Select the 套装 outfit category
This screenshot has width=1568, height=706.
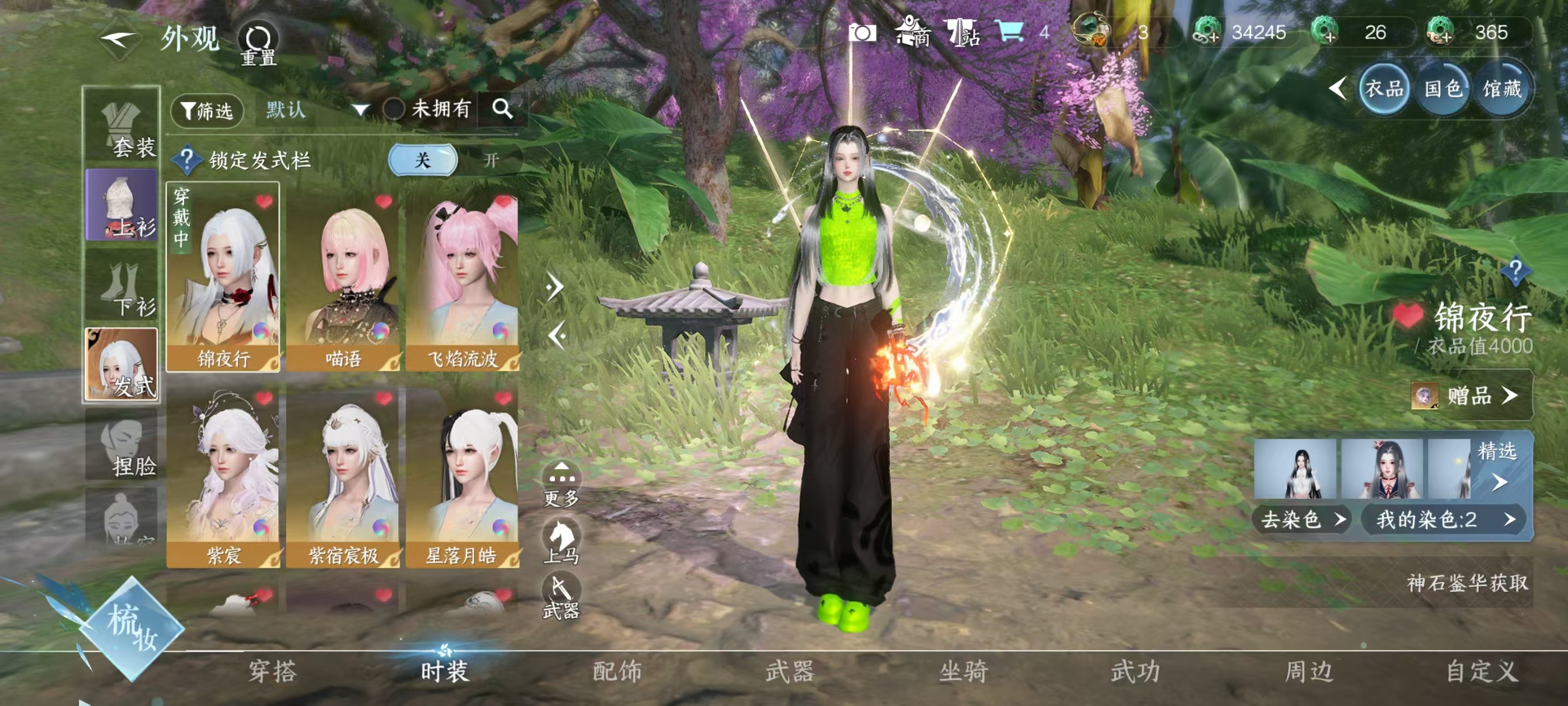point(122,128)
